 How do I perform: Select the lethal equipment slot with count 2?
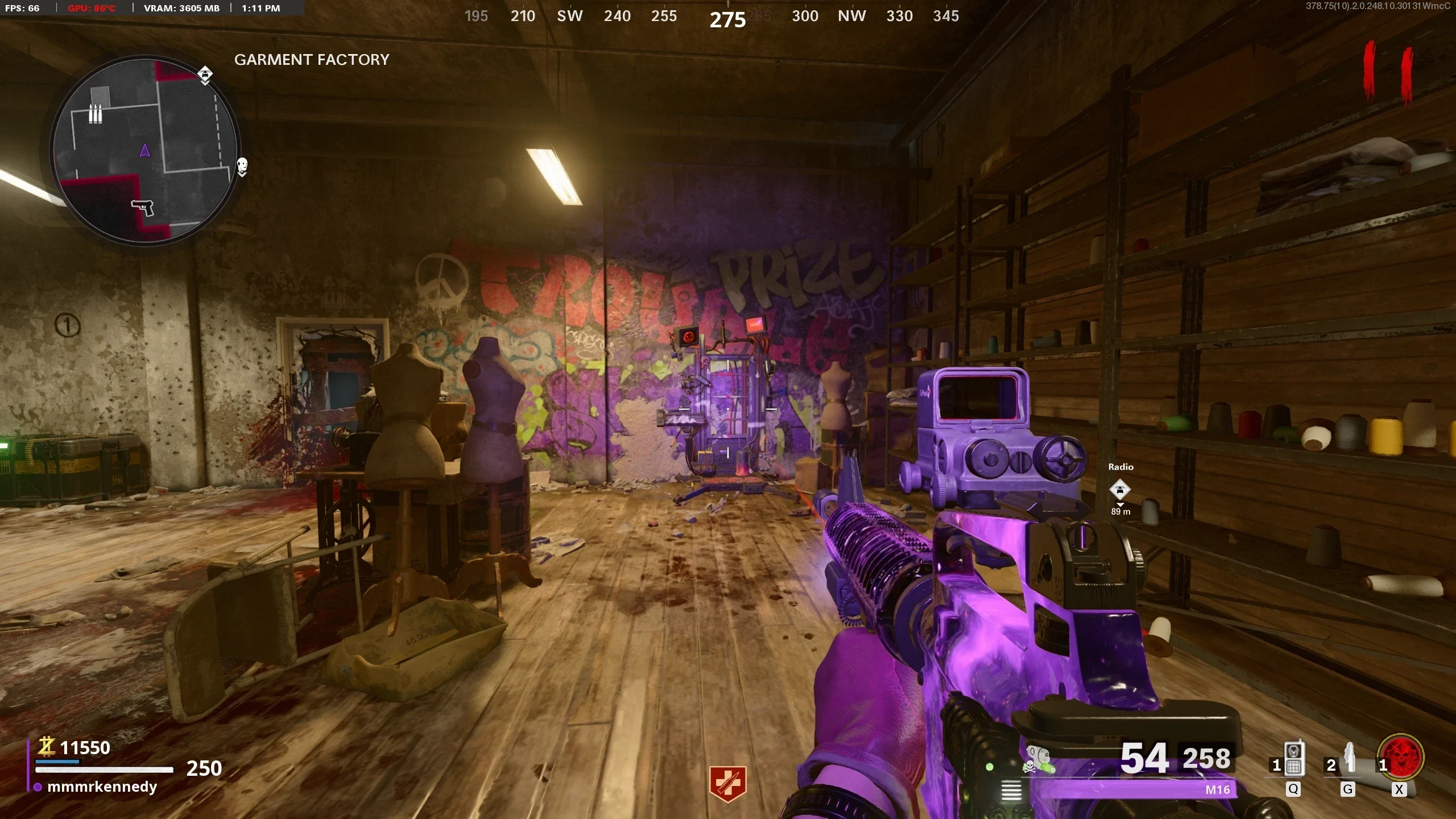(1349, 760)
